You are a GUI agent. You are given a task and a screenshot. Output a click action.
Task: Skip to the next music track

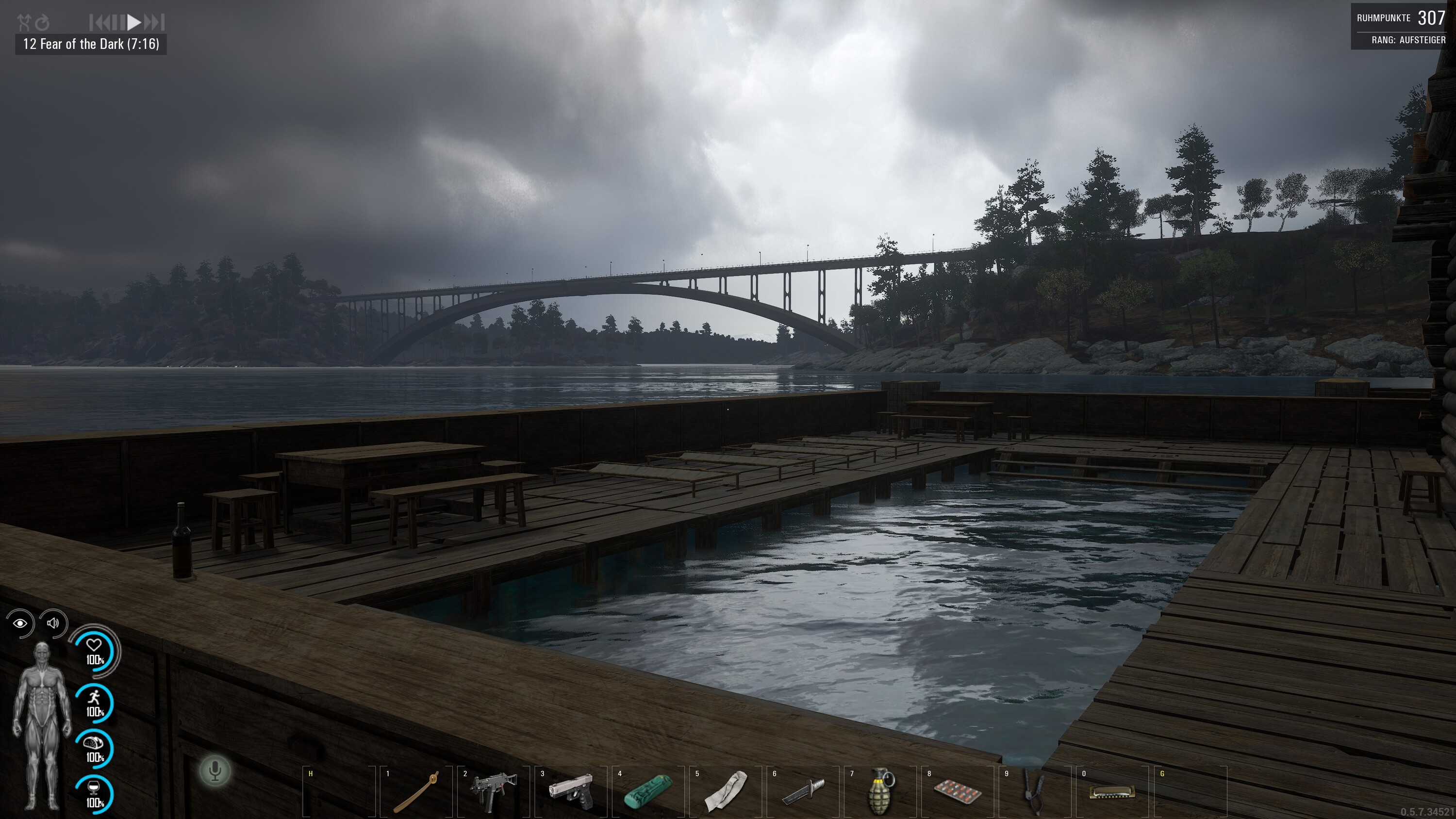[154, 23]
